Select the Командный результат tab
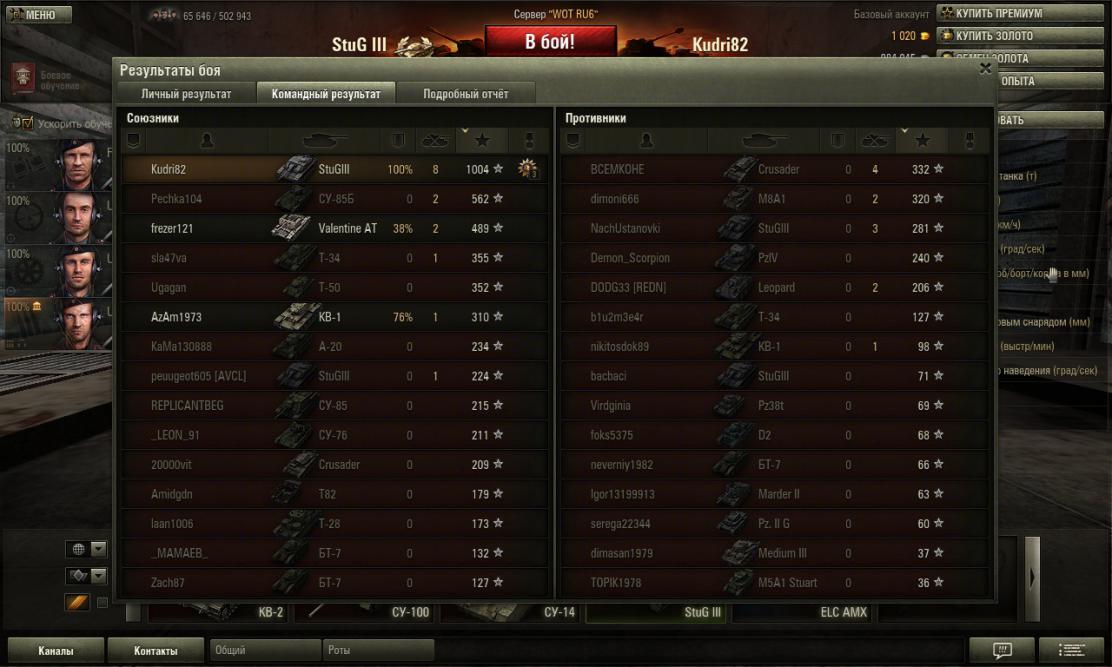1112x667 pixels. 326,94
